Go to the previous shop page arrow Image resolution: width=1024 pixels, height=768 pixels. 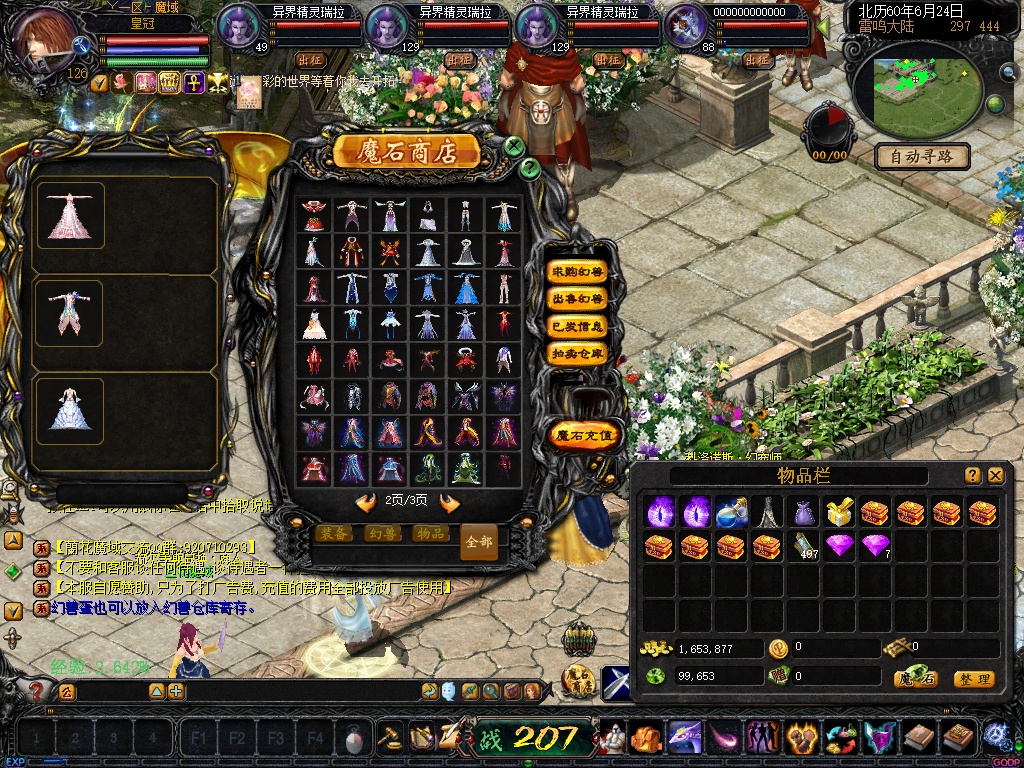[x=366, y=502]
